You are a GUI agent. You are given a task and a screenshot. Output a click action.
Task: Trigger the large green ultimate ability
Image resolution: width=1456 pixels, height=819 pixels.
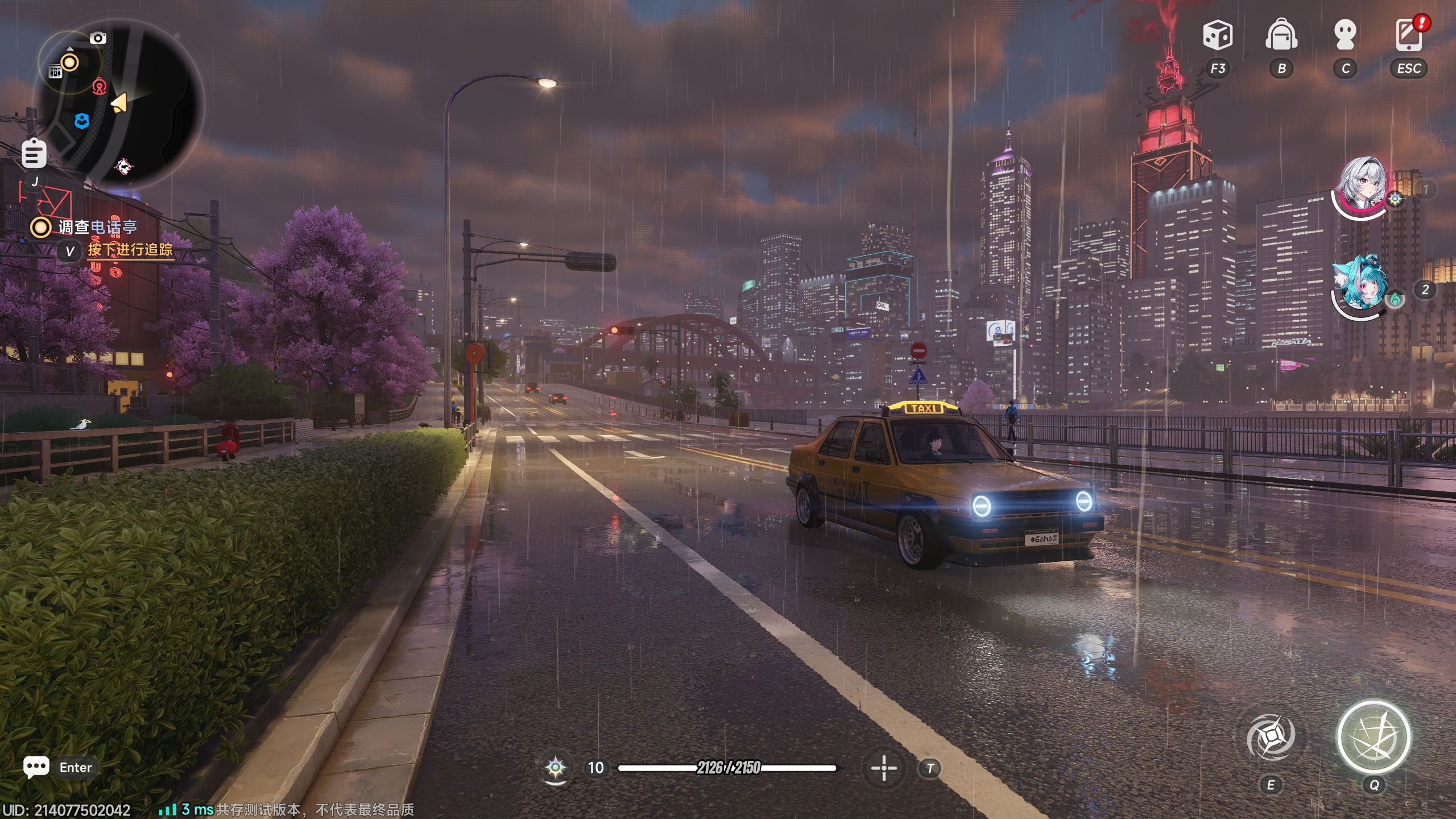click(x=1374, y=738)
